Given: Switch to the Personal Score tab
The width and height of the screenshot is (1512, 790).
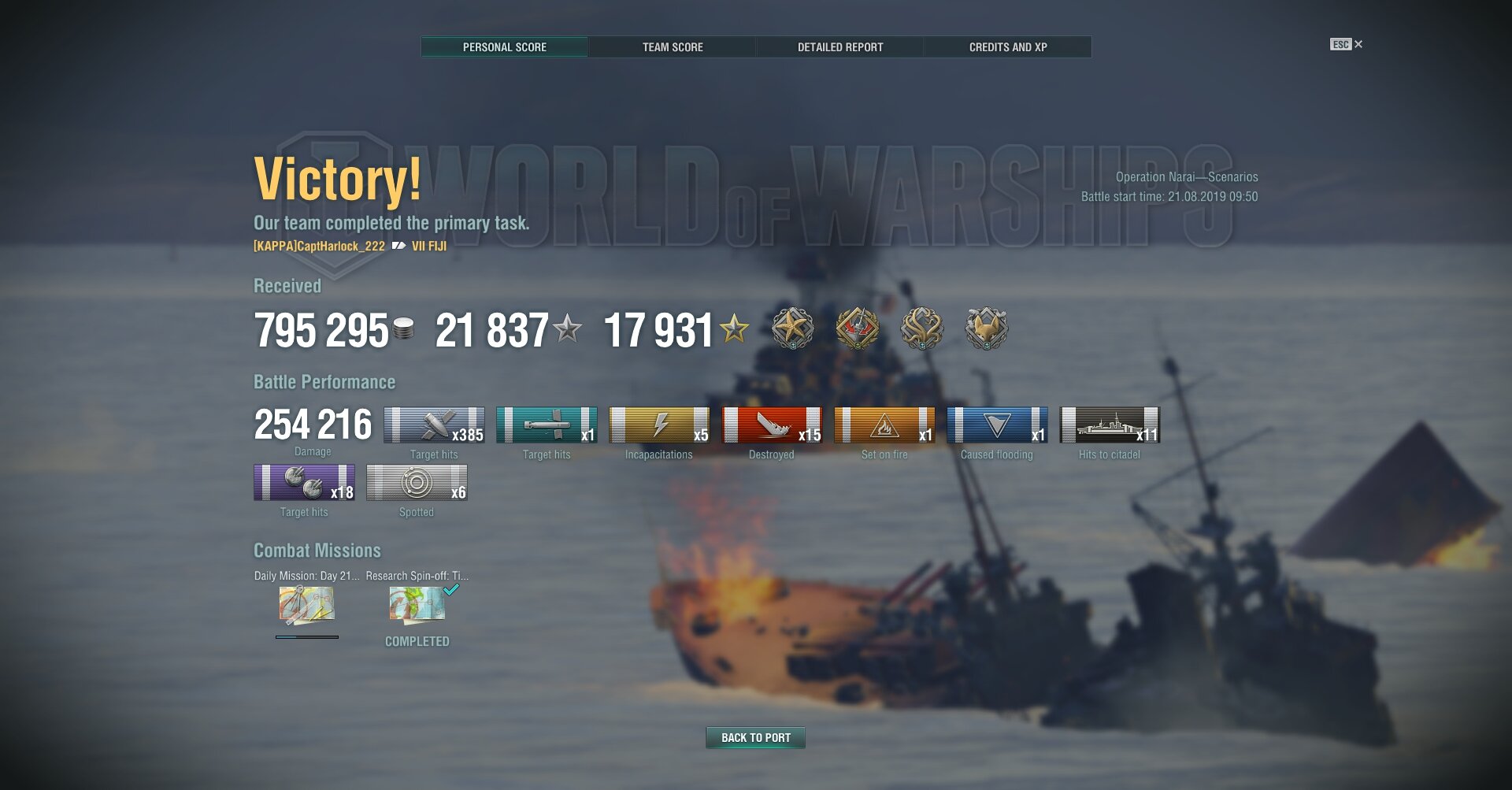Looking at the screenshot, I should point(504,47).
